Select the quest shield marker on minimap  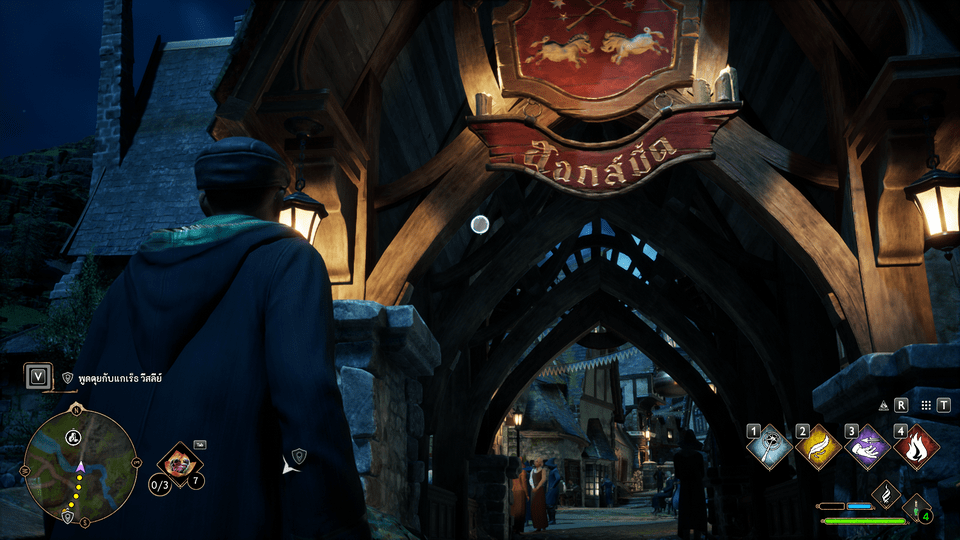(67, 516)
